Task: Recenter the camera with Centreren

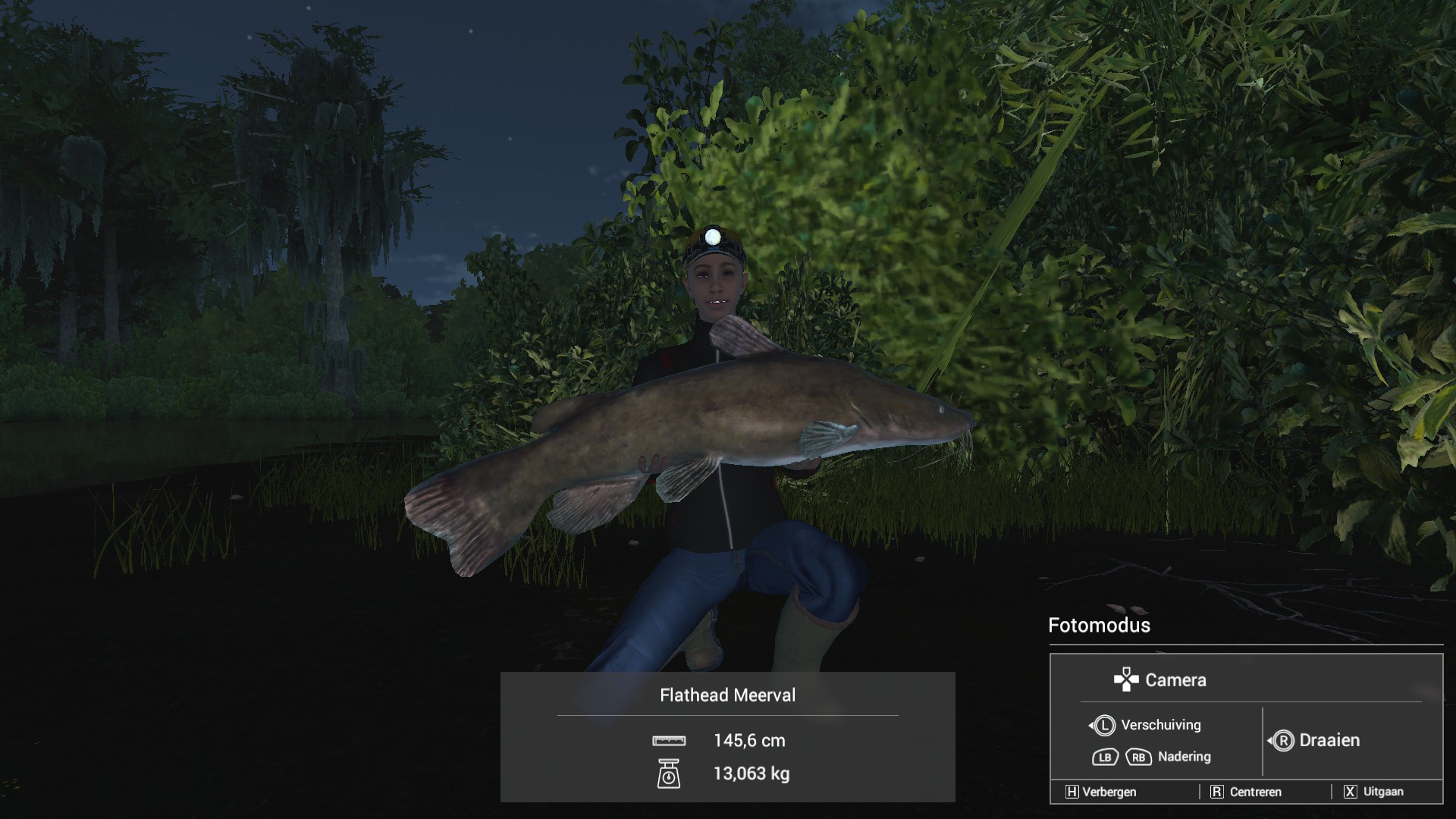Action: click(1246, 792)
